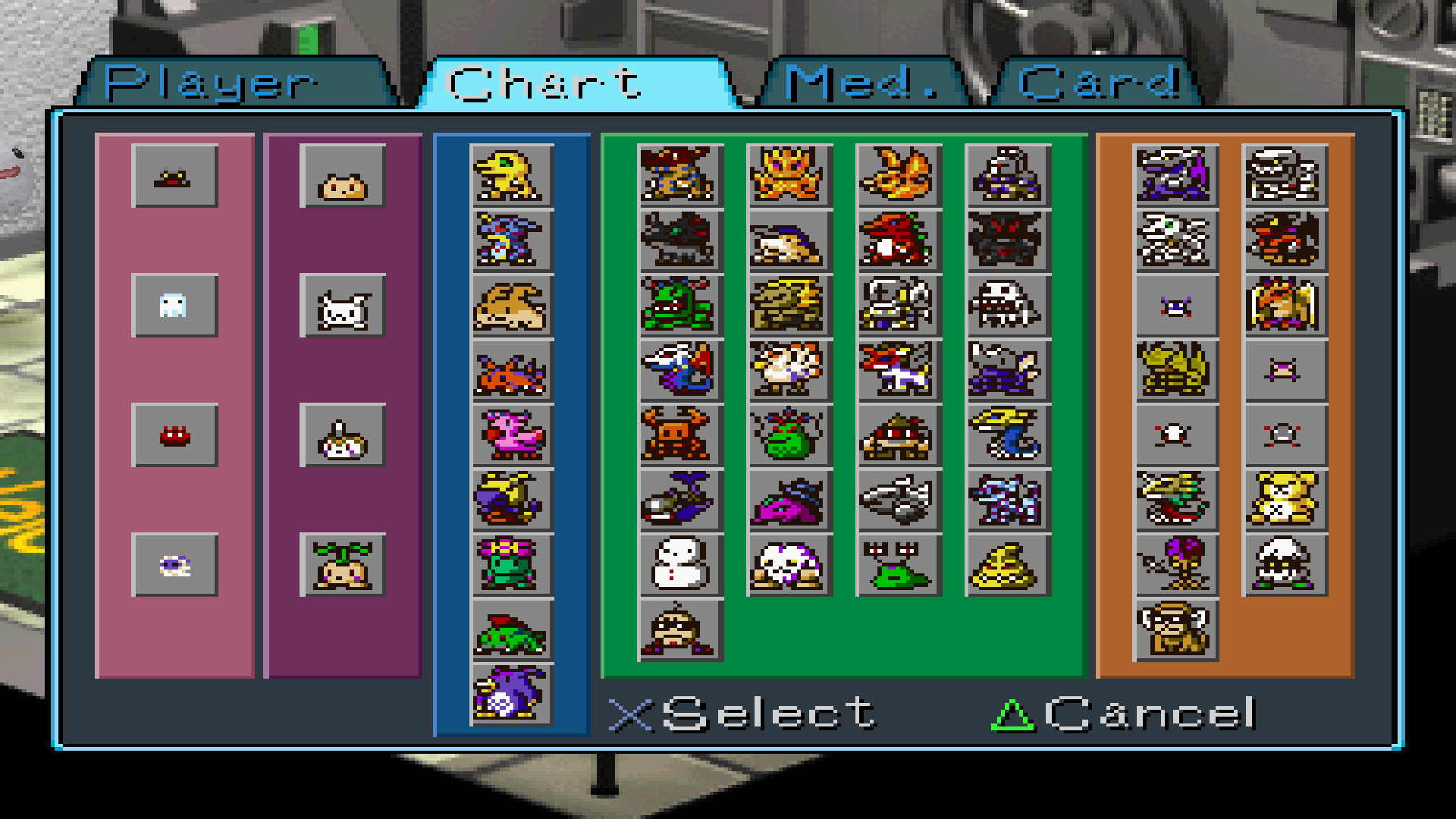The height and width of the screenshot is (819, 1456).
Task: Click the Greymon sprite in the green panel
Action: (x=679, y=176)
